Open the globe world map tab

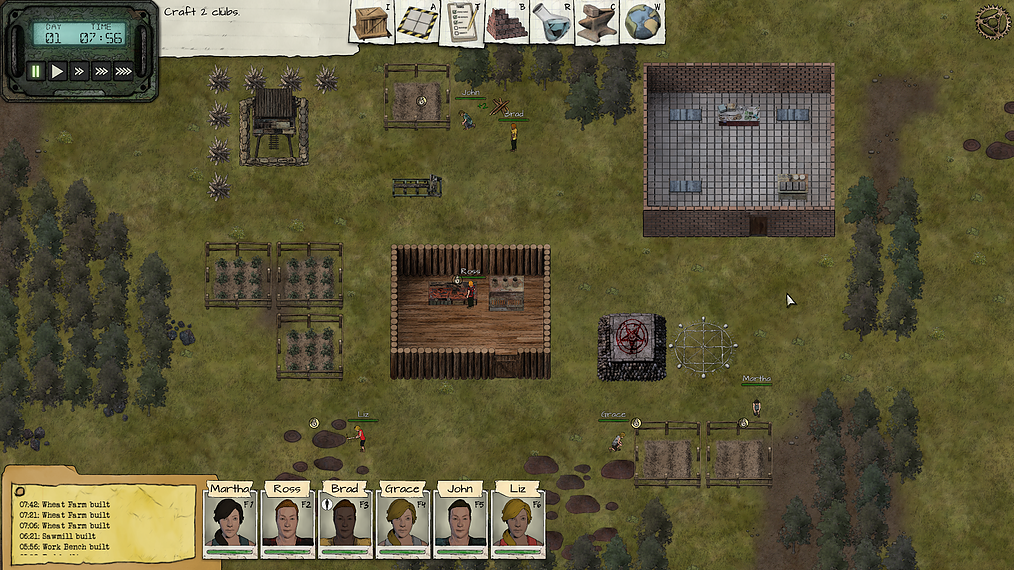coord(643,22)
